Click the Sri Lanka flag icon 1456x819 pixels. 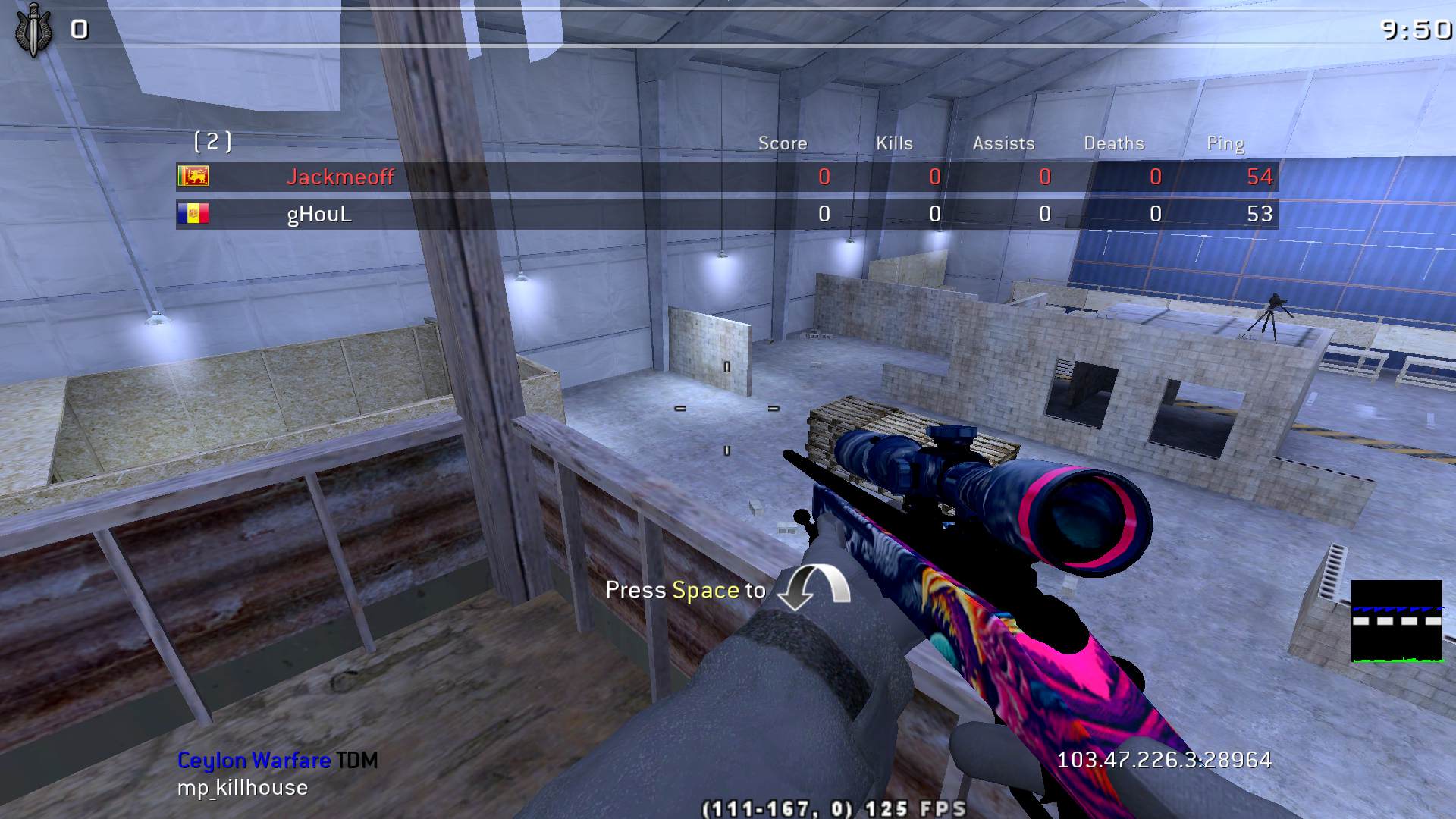pos(193,177)
